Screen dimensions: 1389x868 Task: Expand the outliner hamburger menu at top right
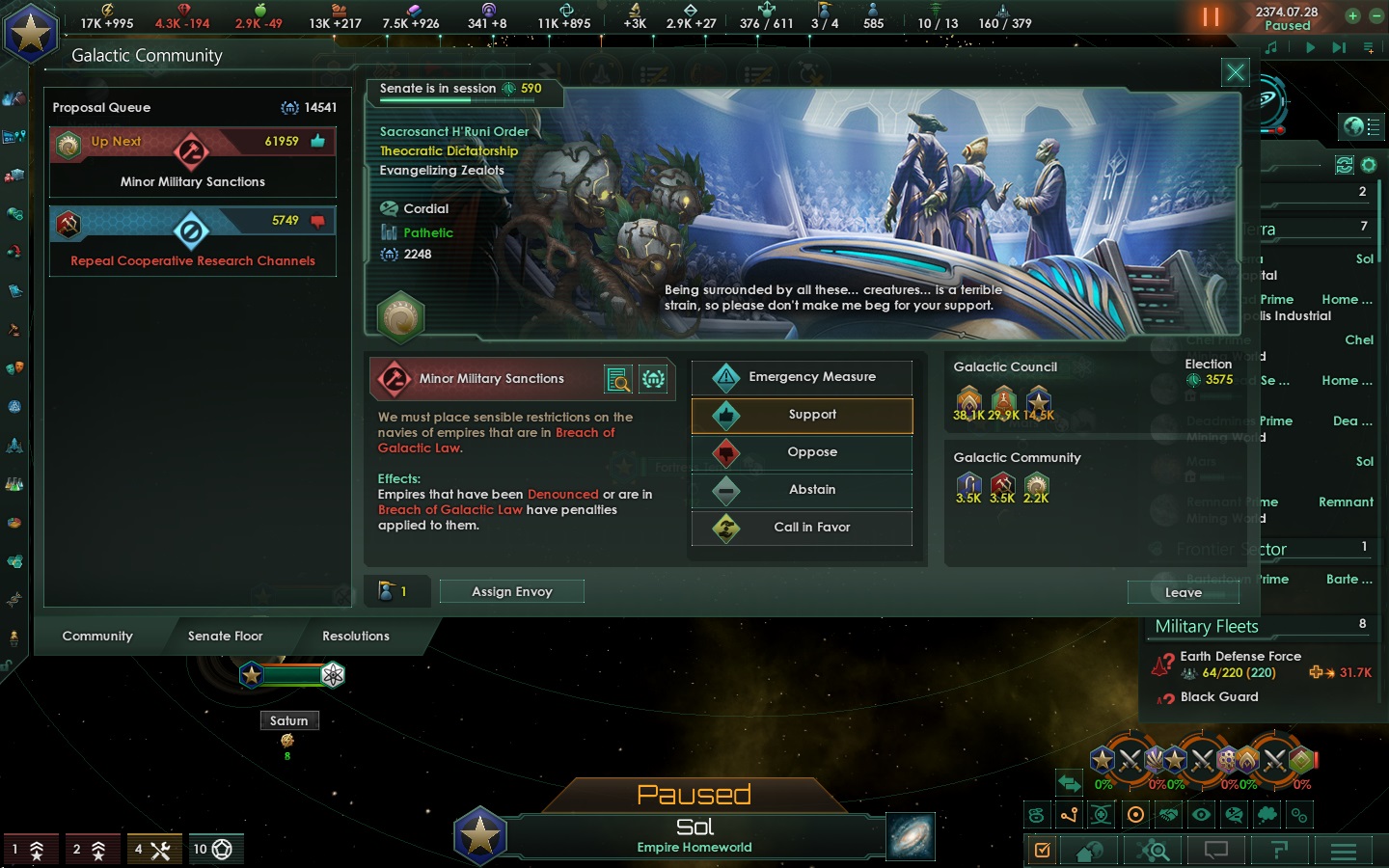(x=1369, y=45)
